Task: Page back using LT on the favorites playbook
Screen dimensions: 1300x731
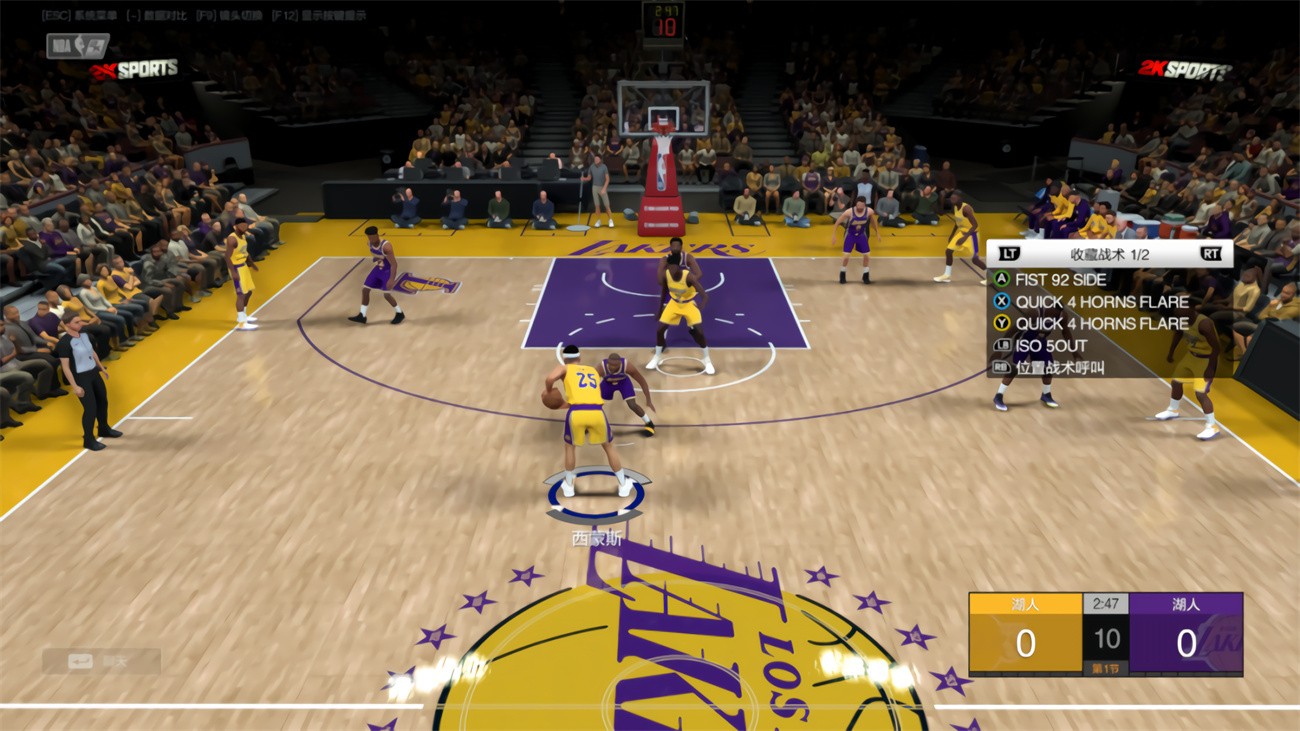Action: pos(1010,254)
